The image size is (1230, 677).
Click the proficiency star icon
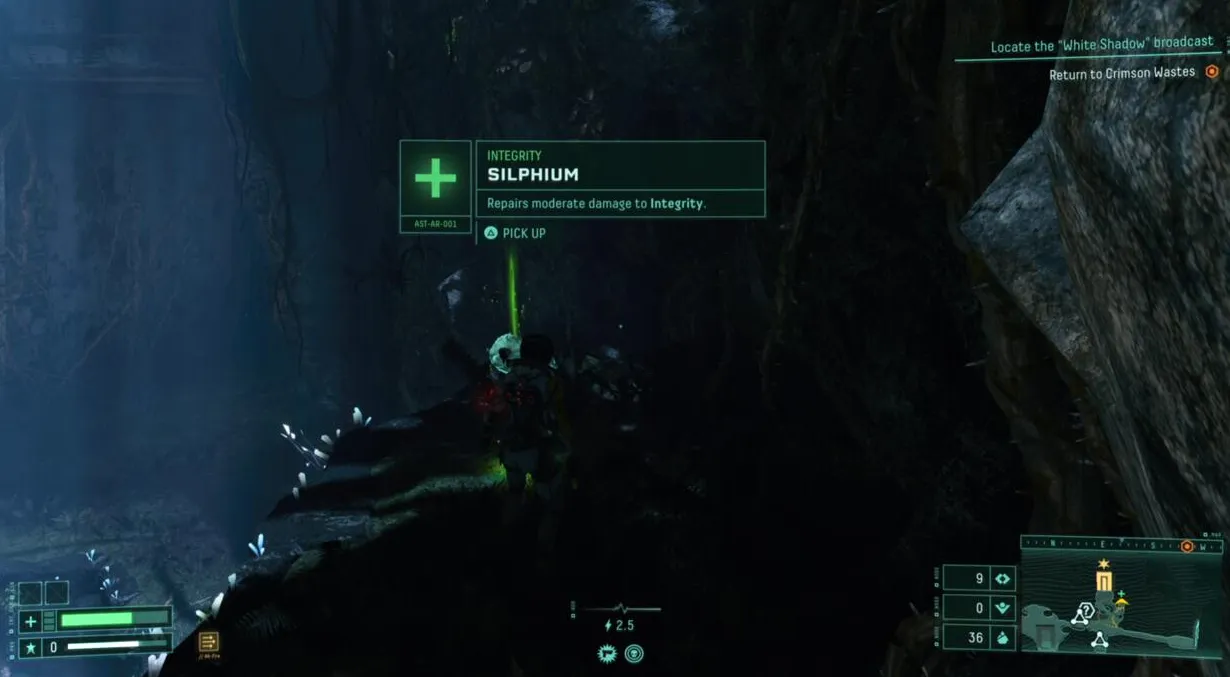click(30, 647)
